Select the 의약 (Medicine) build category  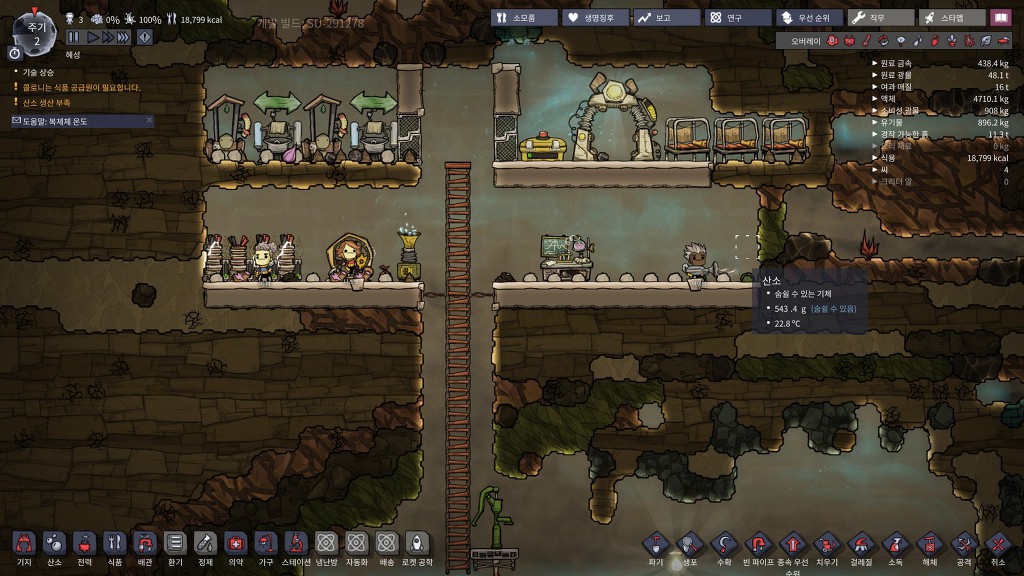click(235, 544)
